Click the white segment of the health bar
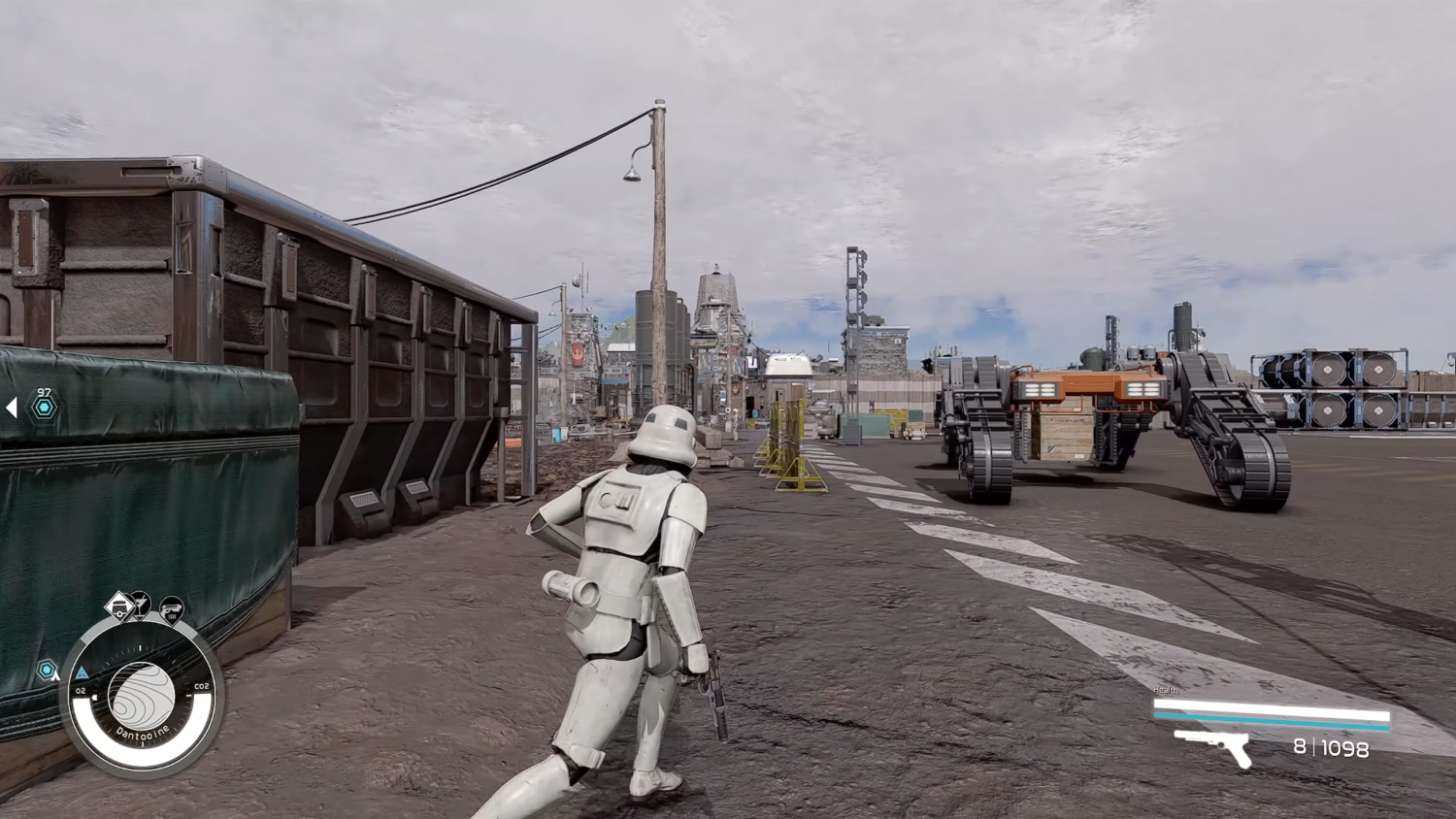Image resolution: width=1456 pixels, height=819 pixels. click(x=1272, y=704)
